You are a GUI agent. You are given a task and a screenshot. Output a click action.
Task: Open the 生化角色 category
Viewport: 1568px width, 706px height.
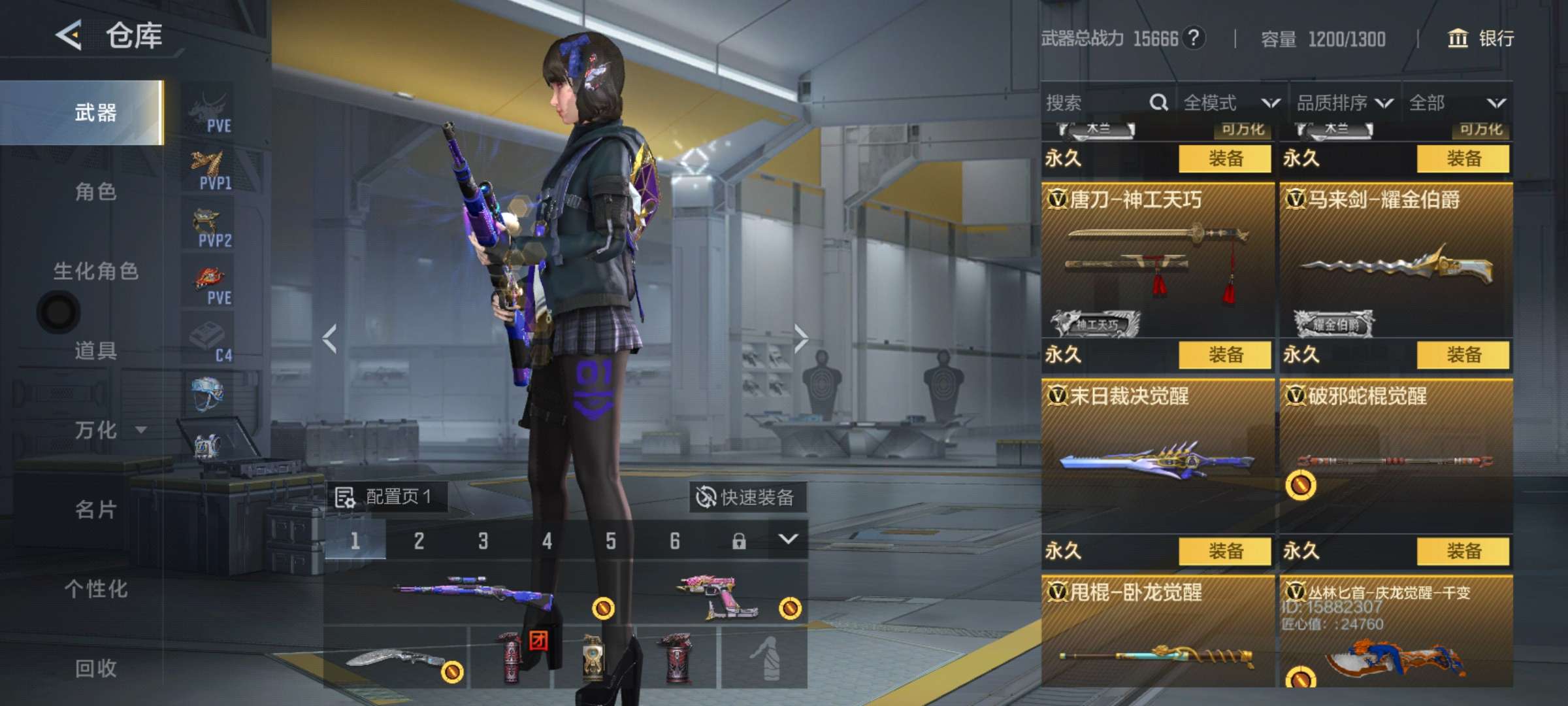click(x=95, y=271)
